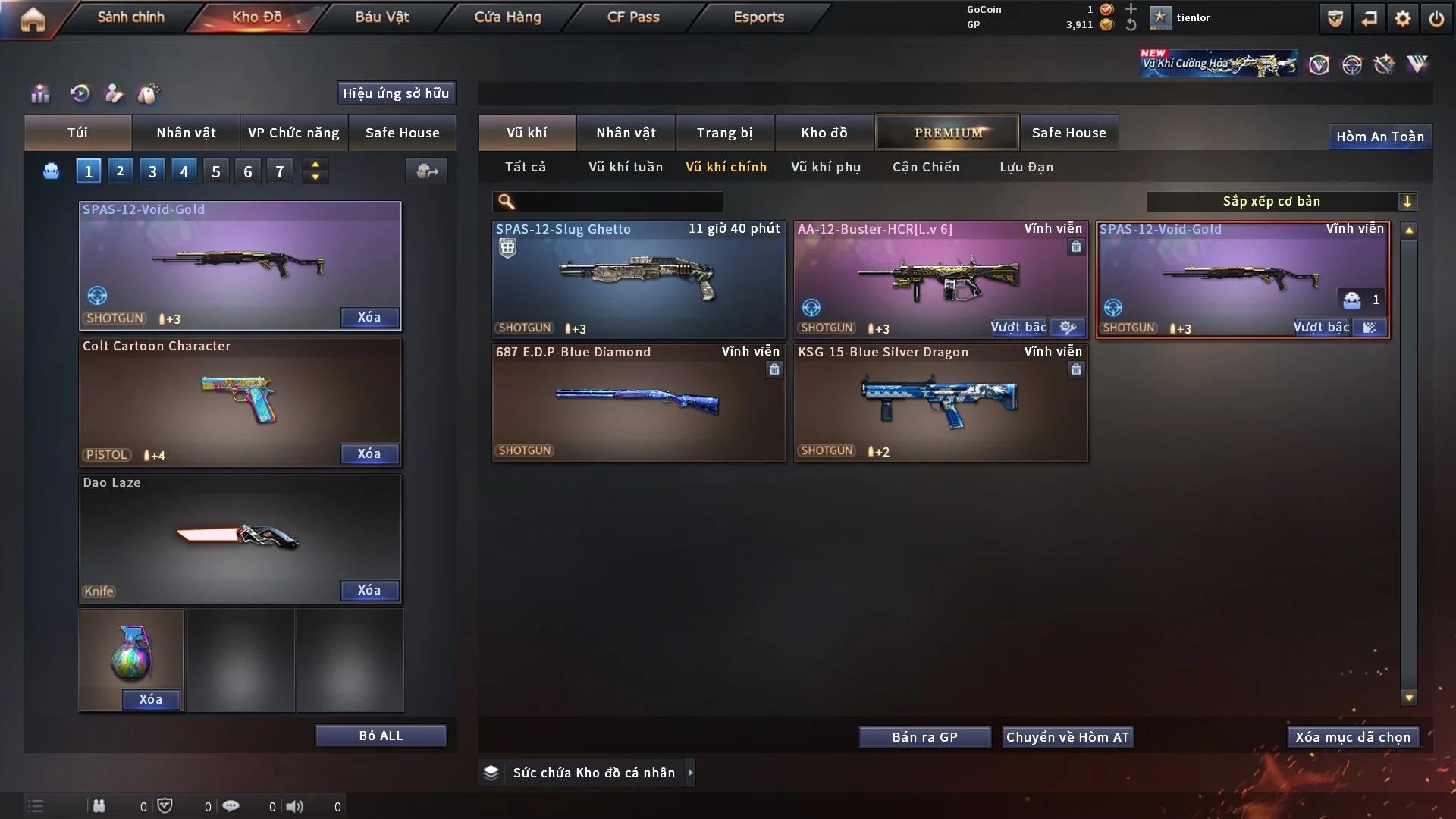Delete selection via Xóa mục đã chọn

1353,737
